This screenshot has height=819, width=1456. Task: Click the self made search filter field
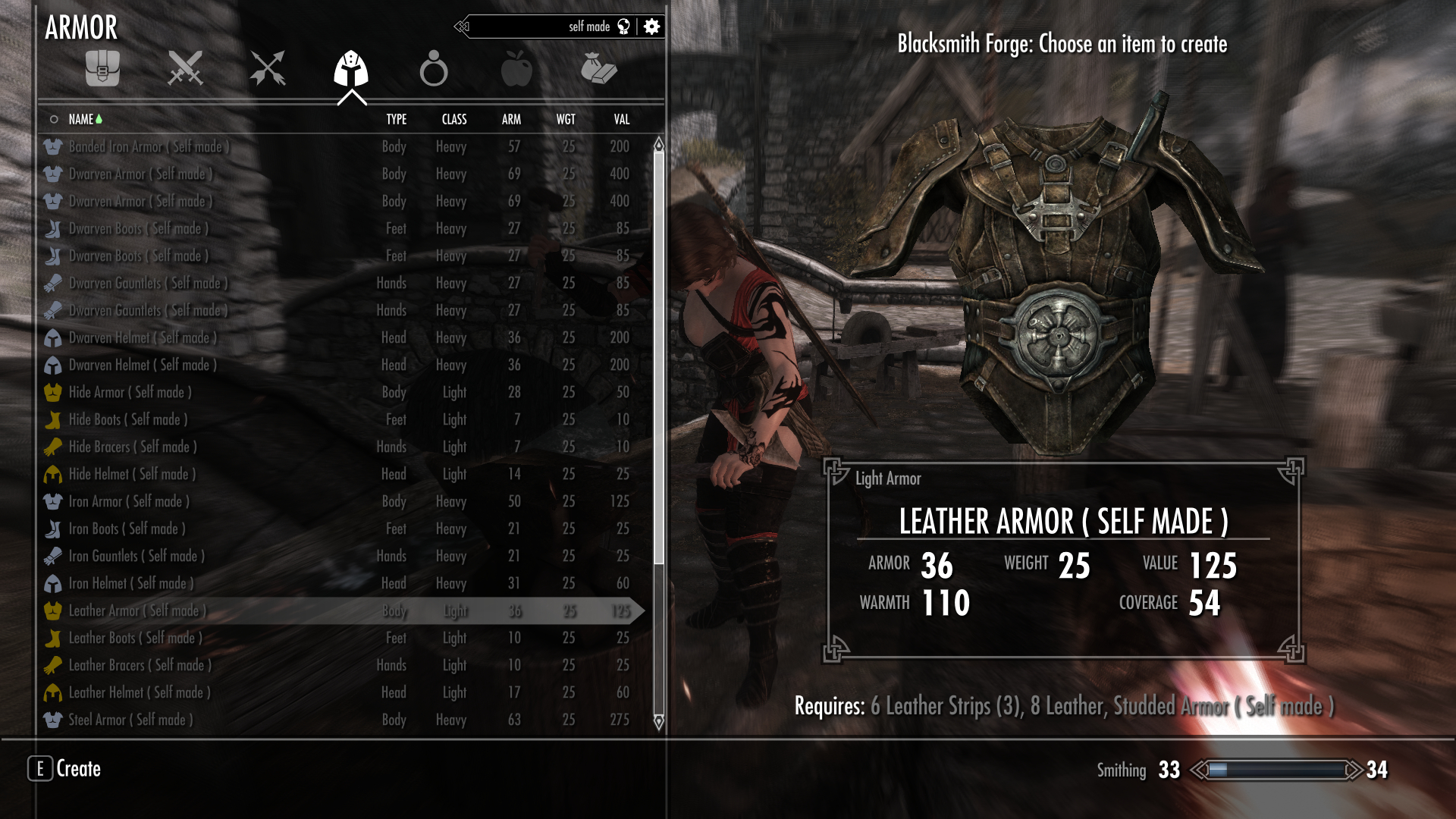pos(546,27)
